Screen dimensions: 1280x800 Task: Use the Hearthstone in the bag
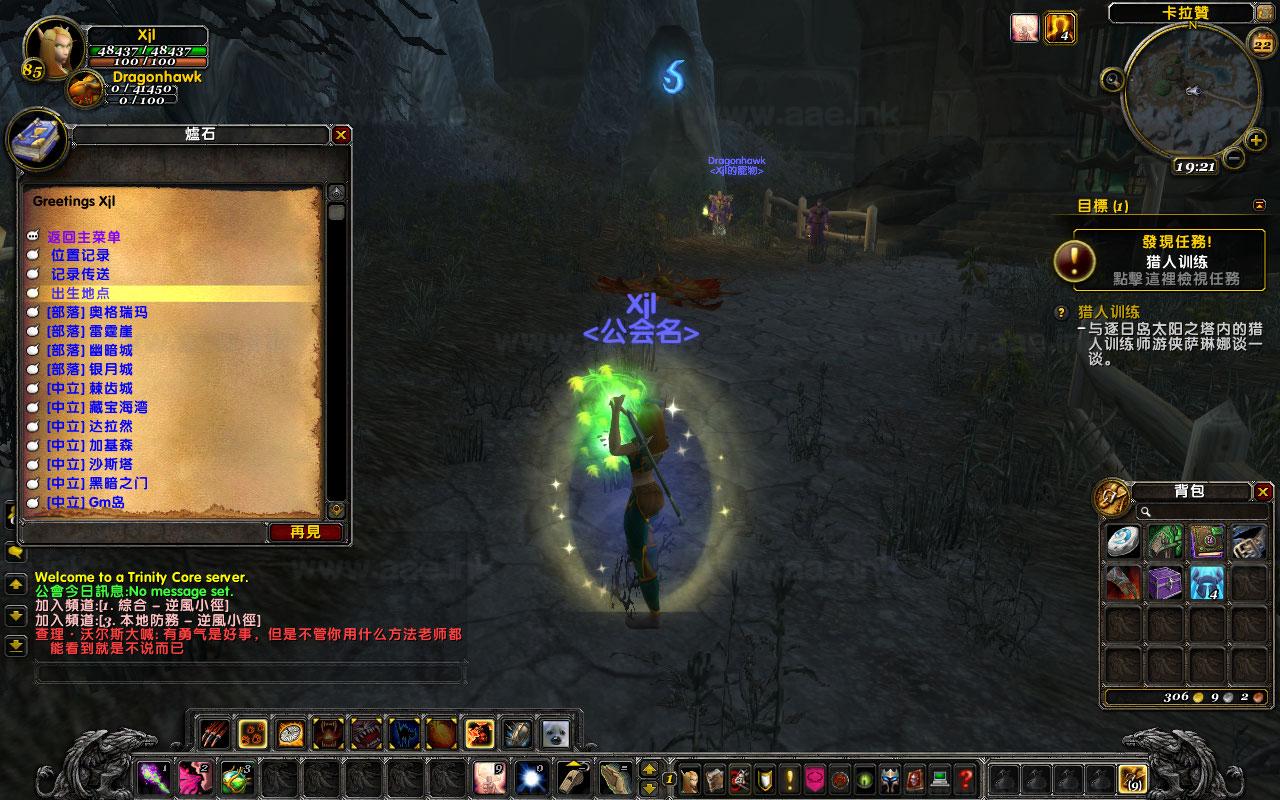click(x=1122, y=541)
